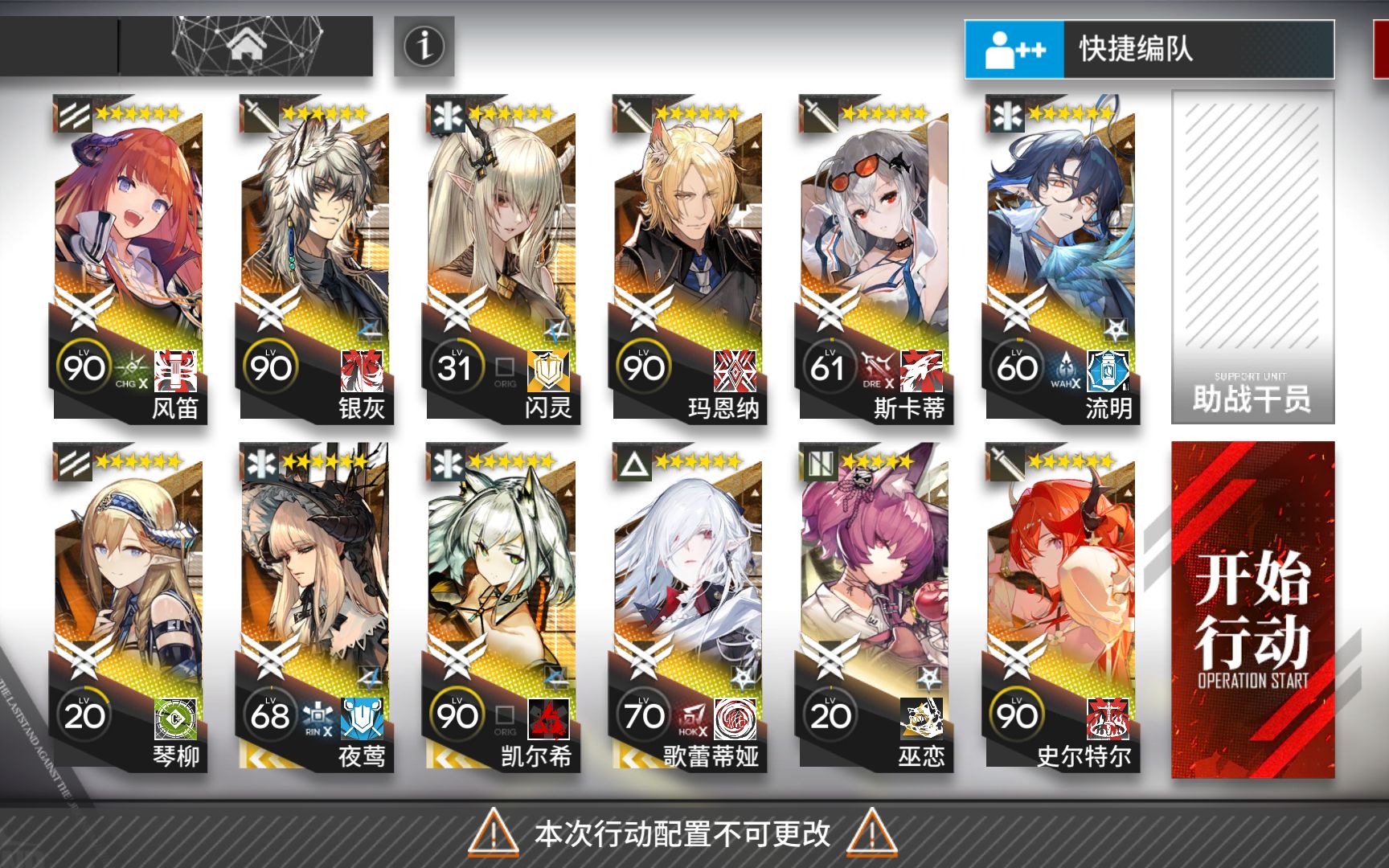Select 史尔特尔's red skill icon
The image size is (1389, 868).
(1108, 717)
